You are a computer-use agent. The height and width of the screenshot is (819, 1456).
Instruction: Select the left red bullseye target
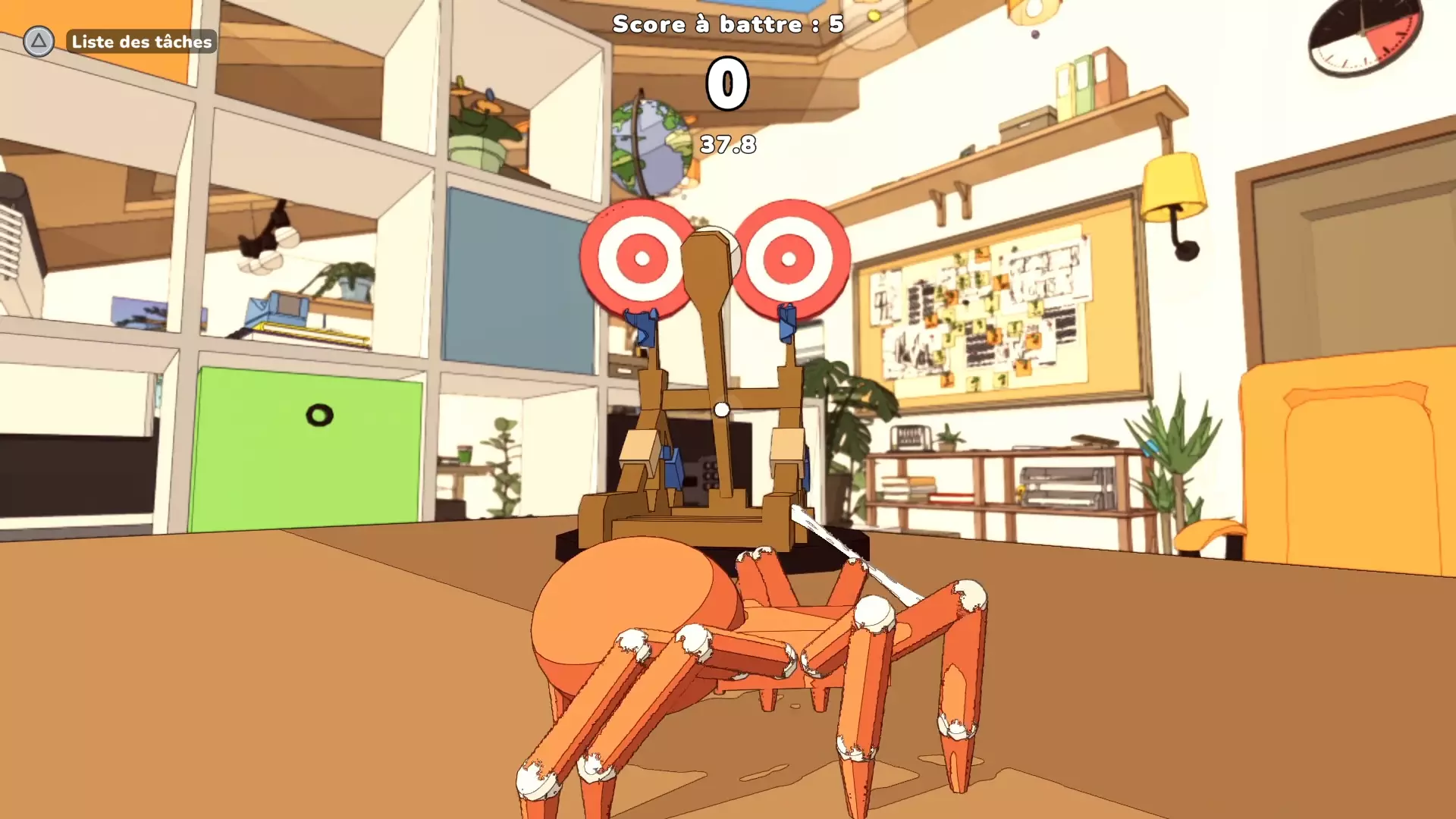click(x=641, y=258)
